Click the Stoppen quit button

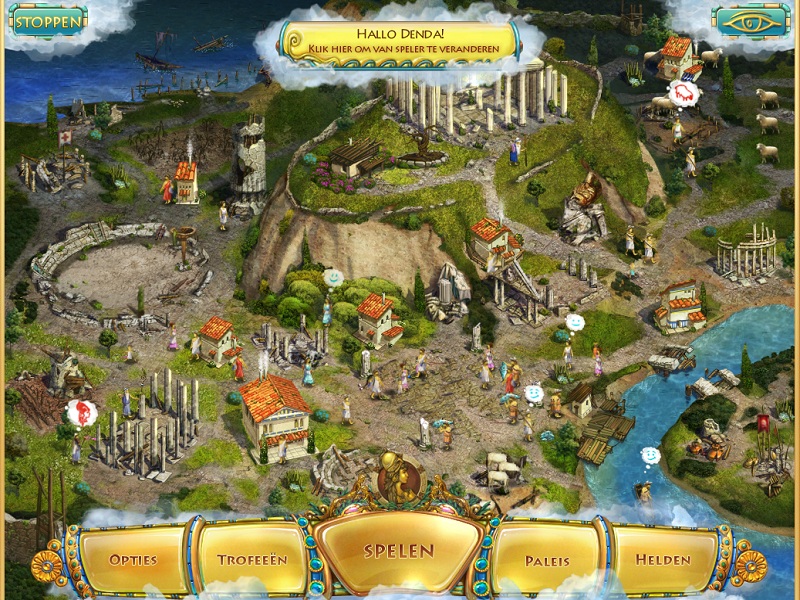46,20
